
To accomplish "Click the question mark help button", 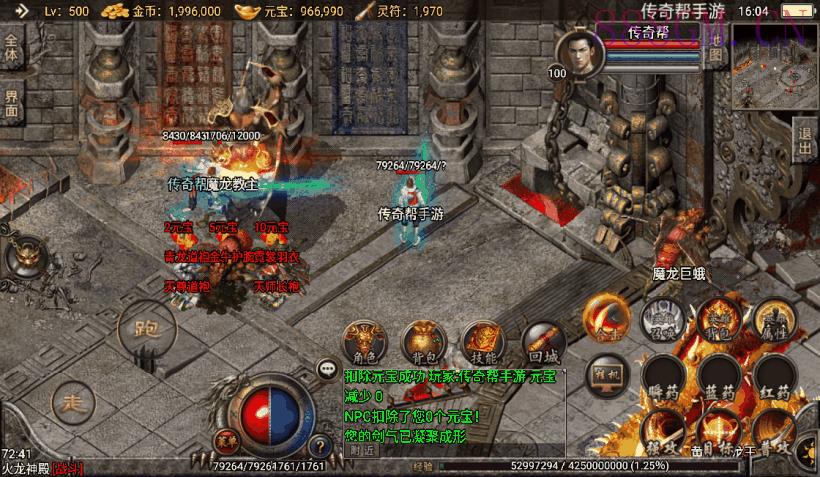I will (322, 446).
